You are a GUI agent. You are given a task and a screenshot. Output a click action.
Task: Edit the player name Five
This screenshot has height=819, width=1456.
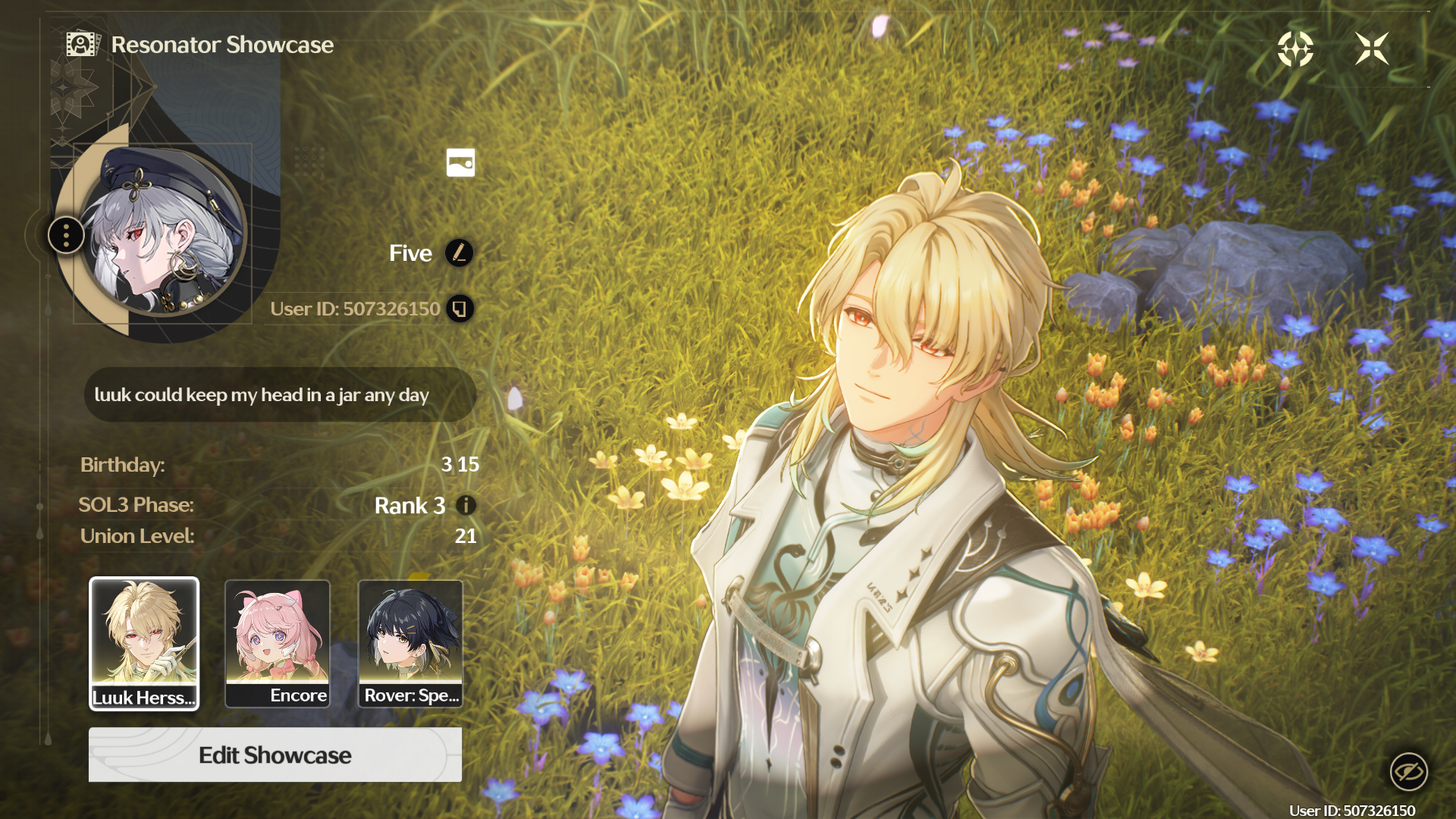pyautogui.click(x=459, y=253)
